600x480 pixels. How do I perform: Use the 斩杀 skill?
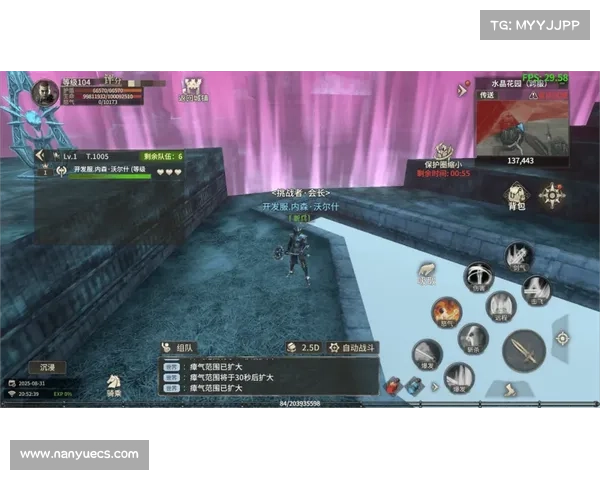[x=473, y=339]
